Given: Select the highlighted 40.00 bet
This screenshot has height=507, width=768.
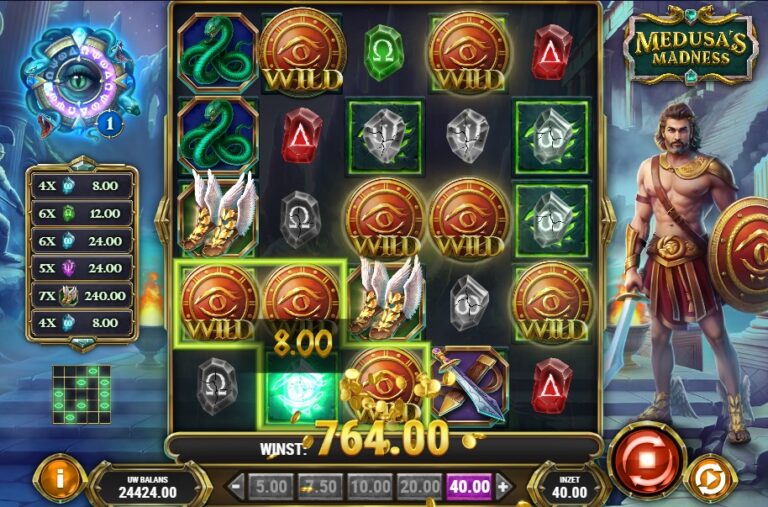Looking at the screenshot, I should point(469,487).
